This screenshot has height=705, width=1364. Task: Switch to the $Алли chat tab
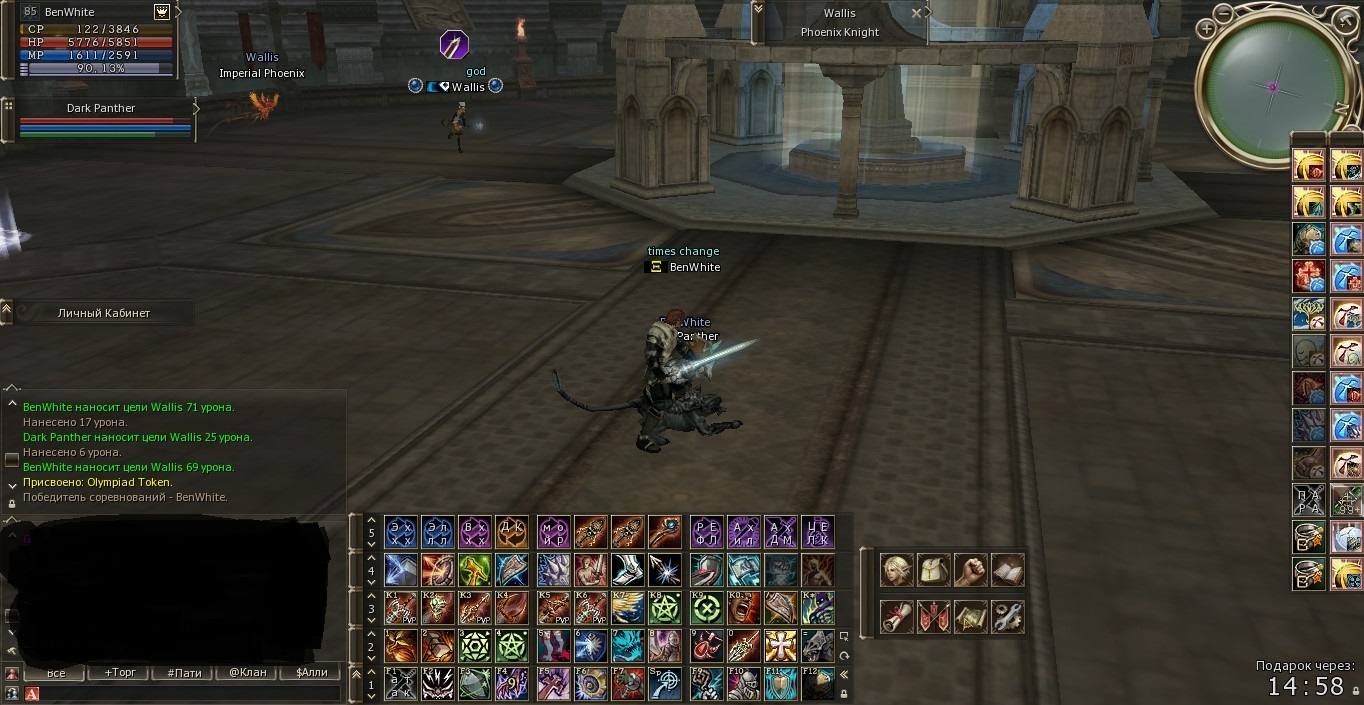coord(311,673)
